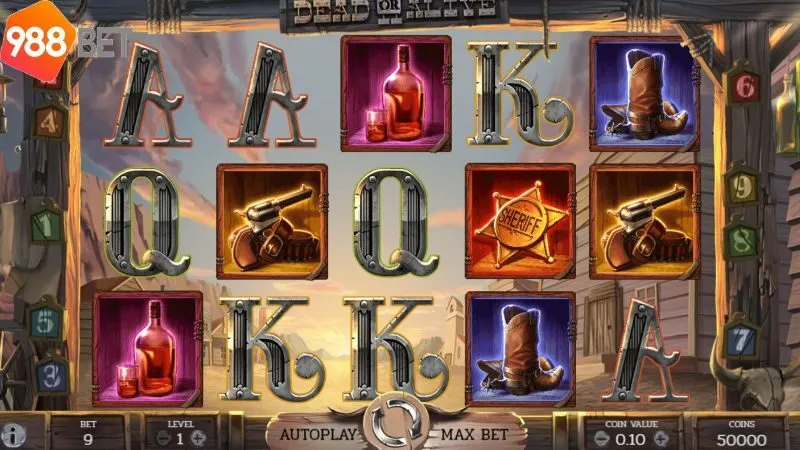Image resolution: width=800 pixels, height=450 pixels.
Task: Raise the coin value
Action: pos(660,439)
